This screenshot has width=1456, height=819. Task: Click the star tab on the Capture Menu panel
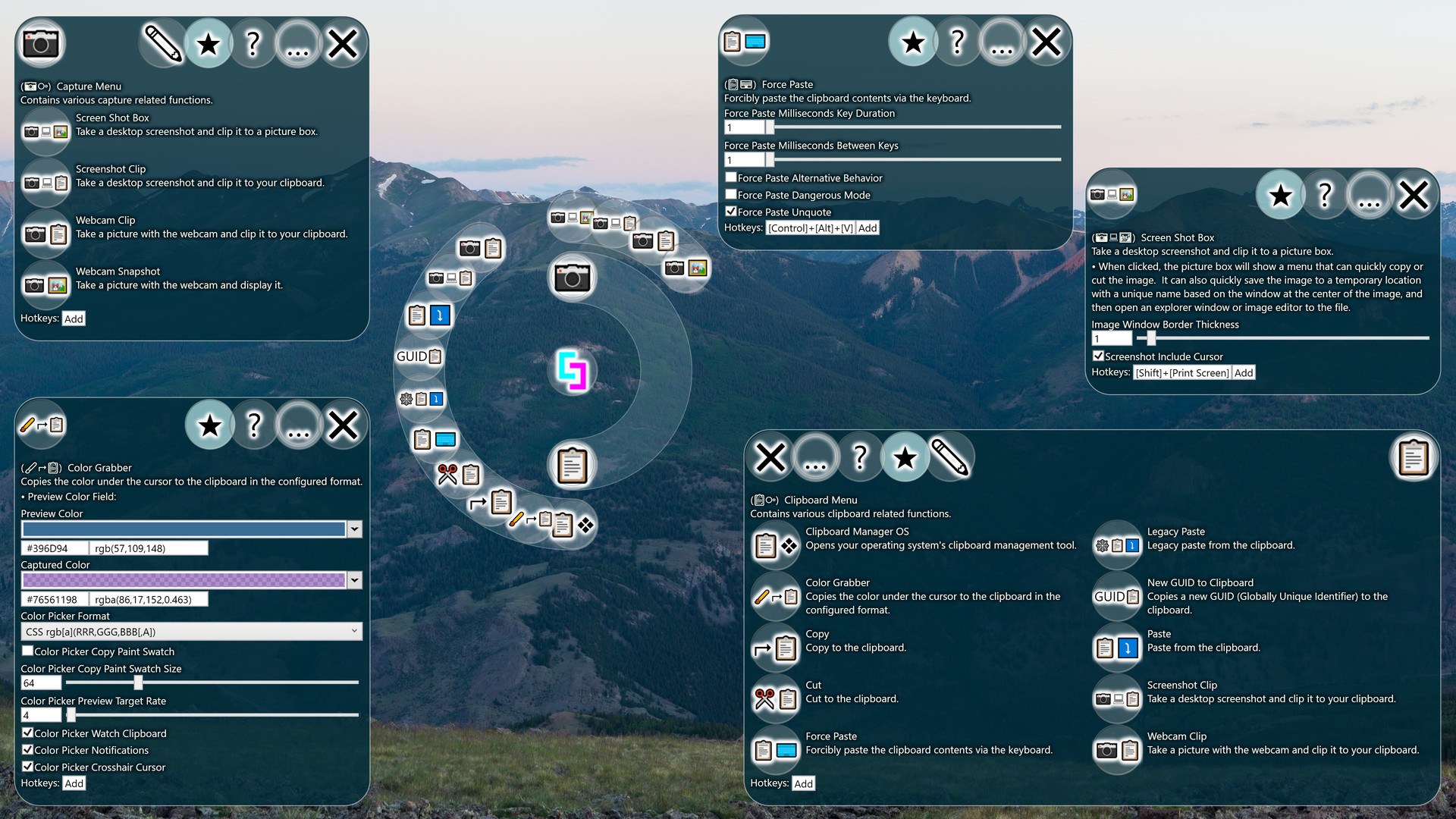209,43
